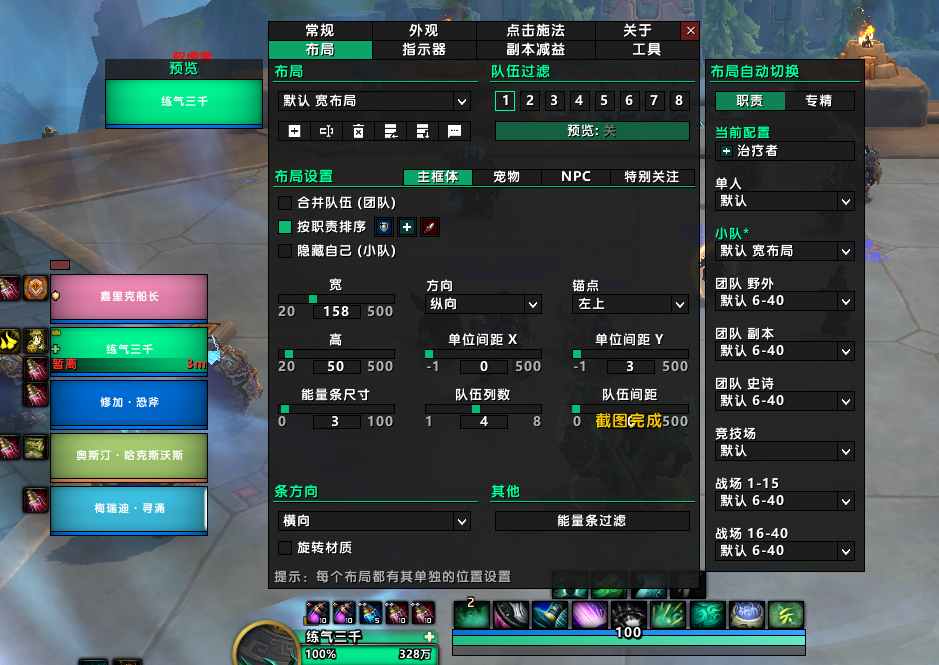939x665 pixels.
Task: Enable the 合并队伍 (团队) checkbox
Action: coord(285,203)
